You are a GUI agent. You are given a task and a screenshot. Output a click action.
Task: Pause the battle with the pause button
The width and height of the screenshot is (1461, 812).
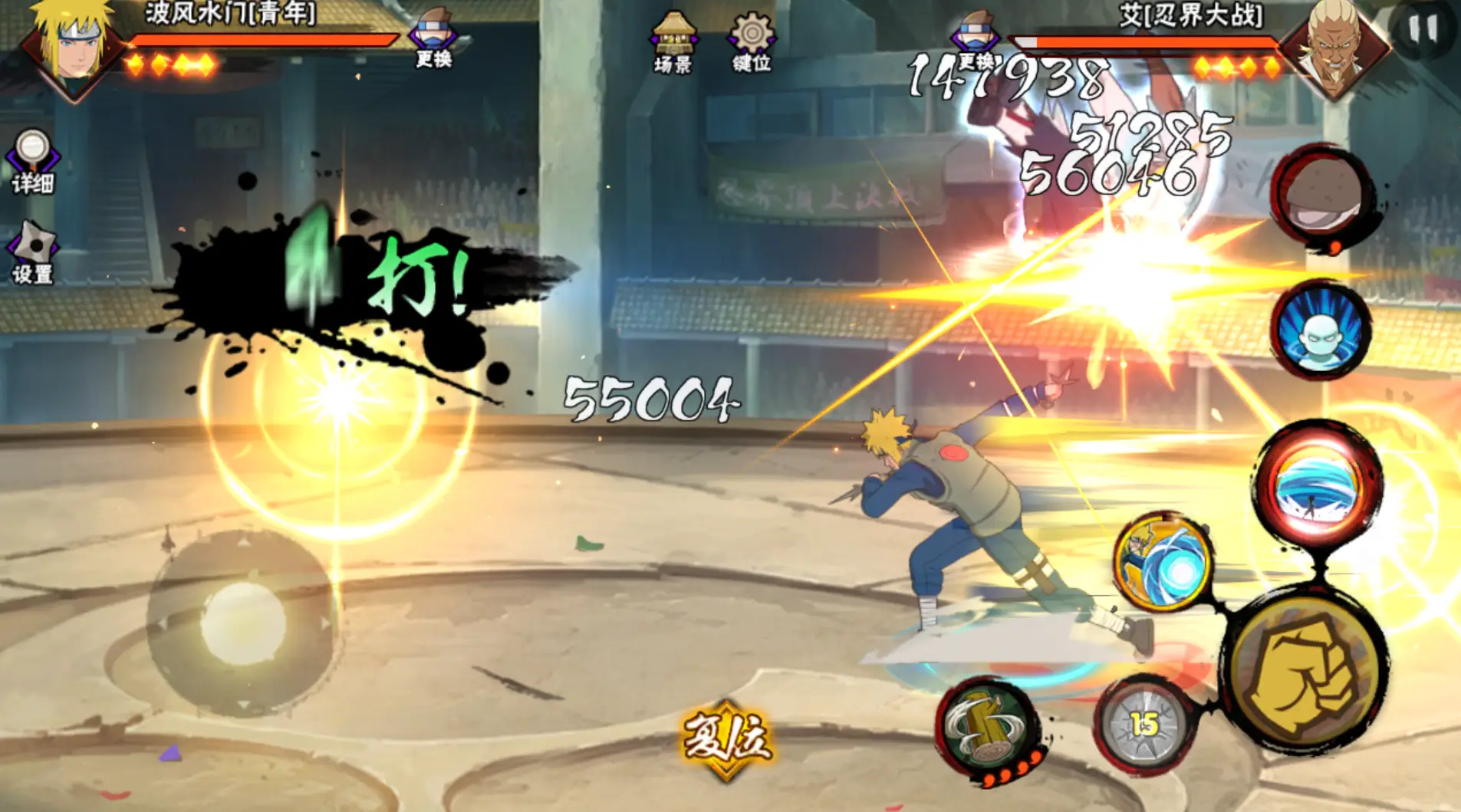point(1423,30)
